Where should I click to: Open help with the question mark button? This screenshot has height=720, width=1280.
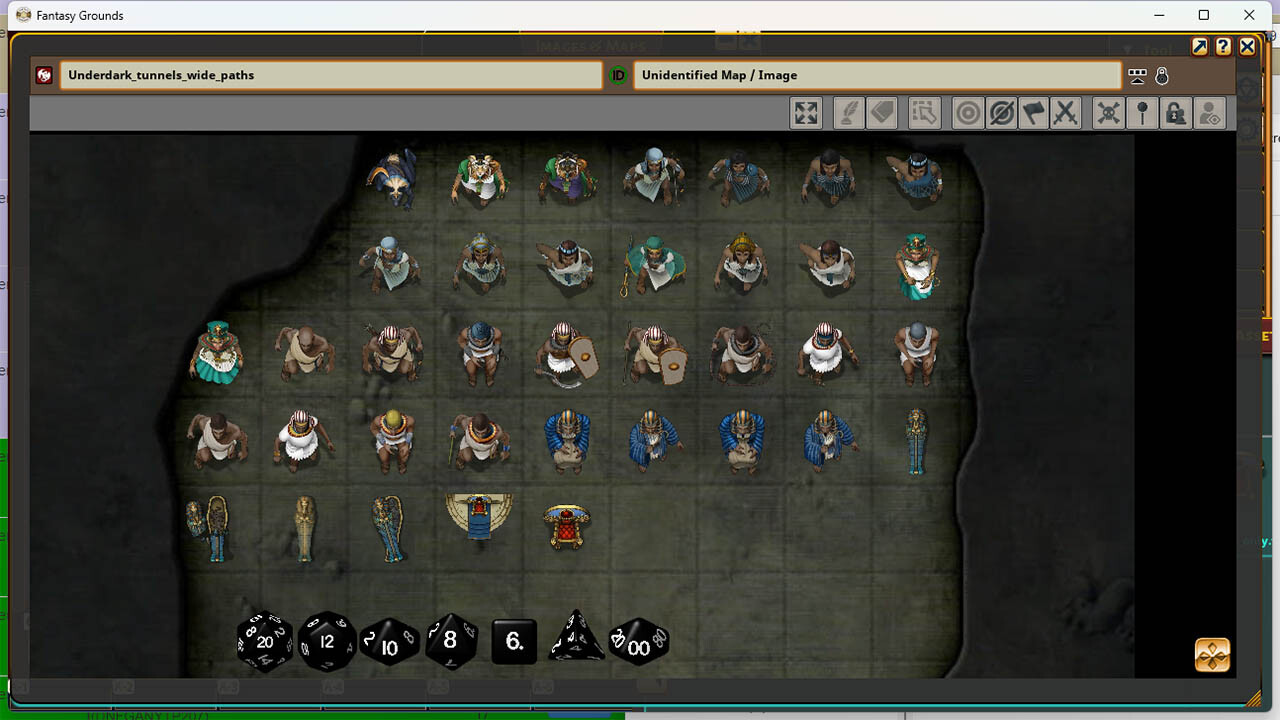[1223, 47]
